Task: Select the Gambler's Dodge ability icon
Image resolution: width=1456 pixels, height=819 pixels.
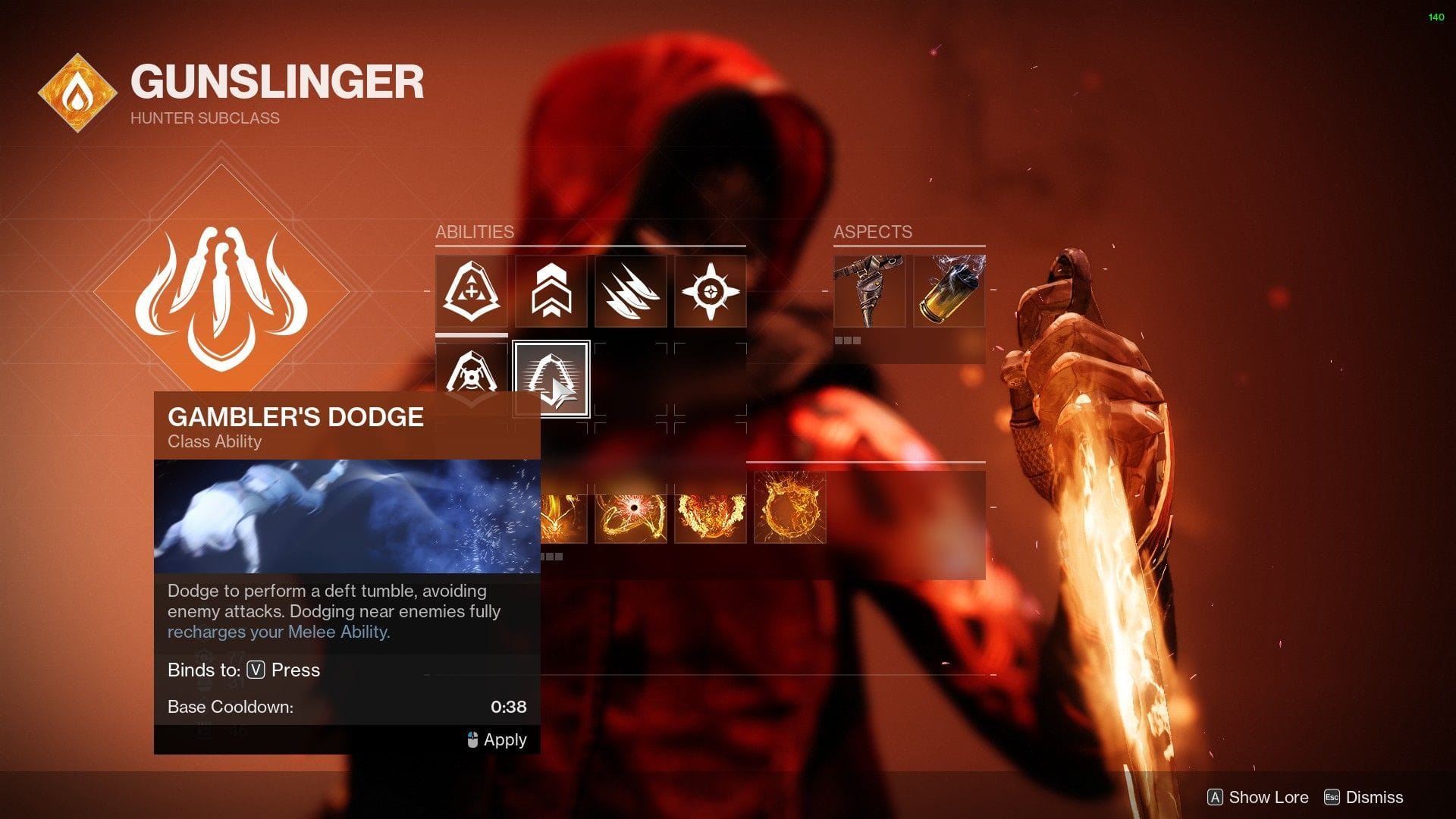Action: pos(551,379)
